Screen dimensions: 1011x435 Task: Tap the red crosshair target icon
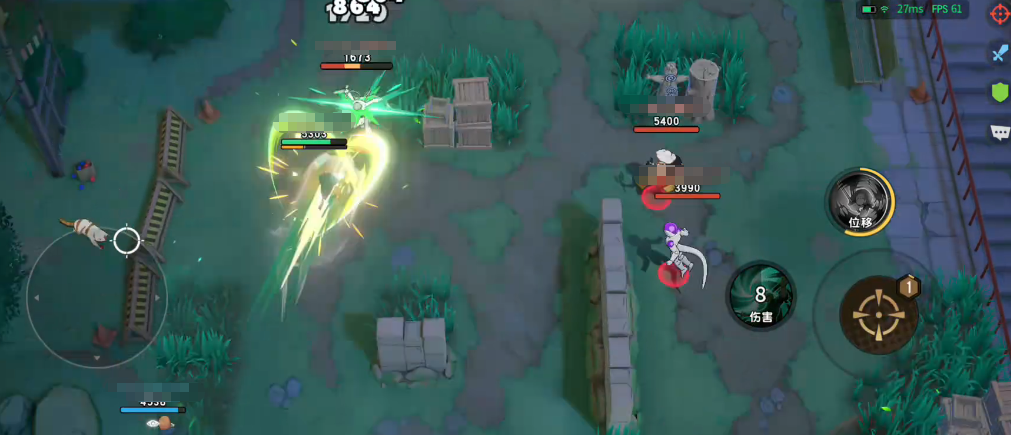[999, 14]
